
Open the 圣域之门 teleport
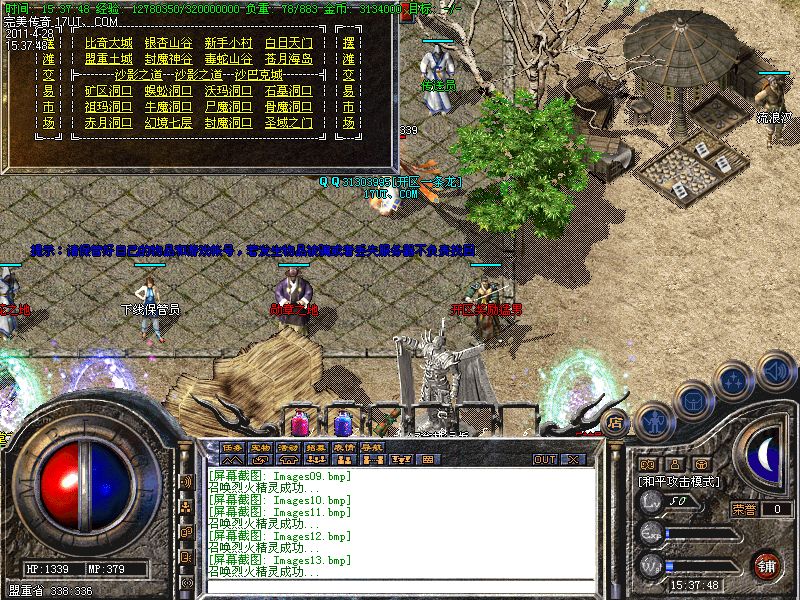pos(288,123)
